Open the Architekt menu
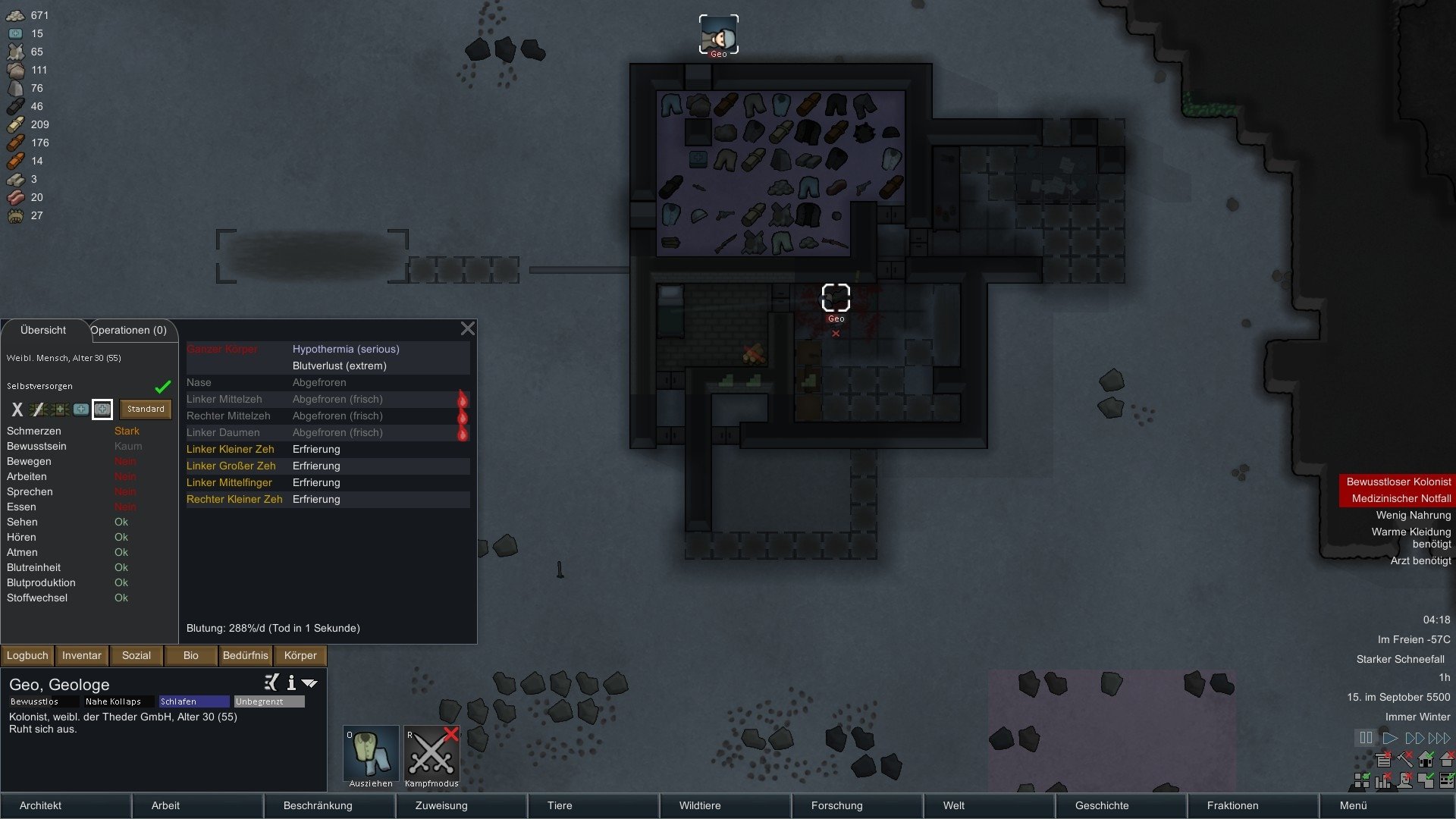 [41, 805]
